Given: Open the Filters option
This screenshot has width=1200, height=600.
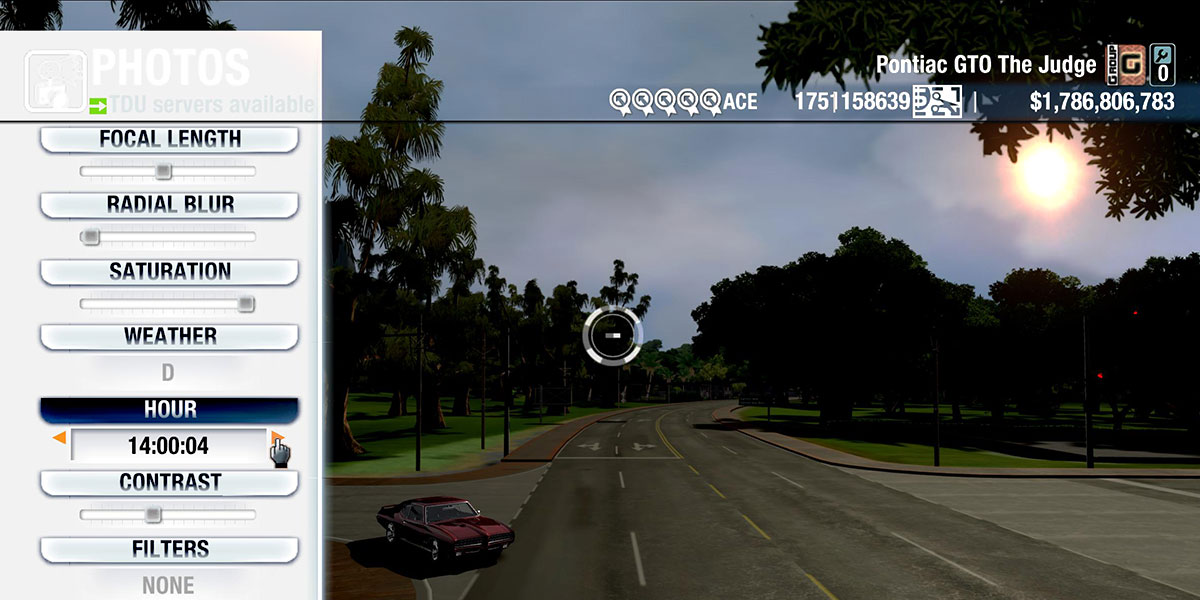Looking at the screenshot, I should point(169,550).
